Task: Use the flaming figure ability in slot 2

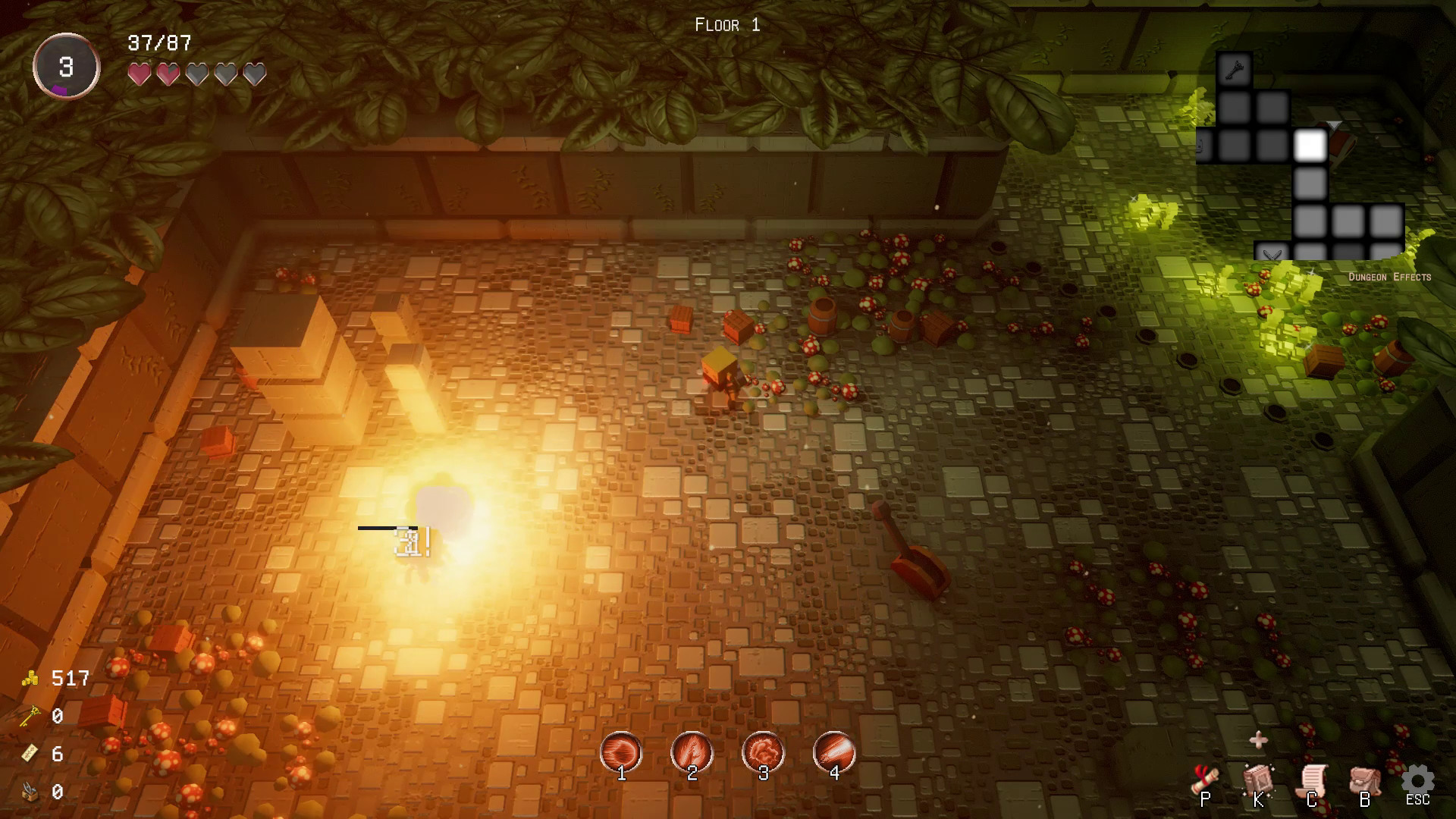Action: click(x=692, y=752)
